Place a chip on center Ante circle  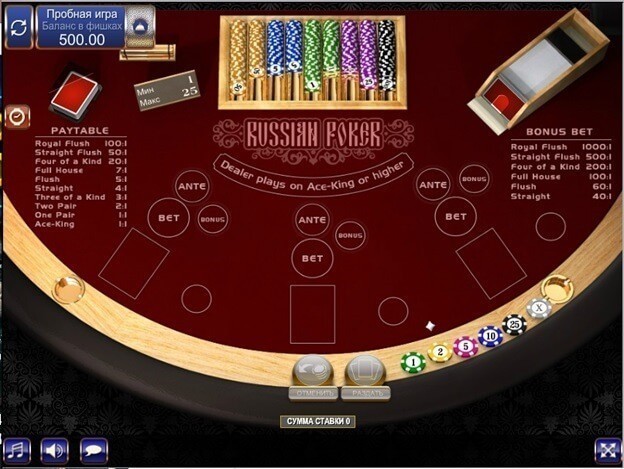coord(313,219)
